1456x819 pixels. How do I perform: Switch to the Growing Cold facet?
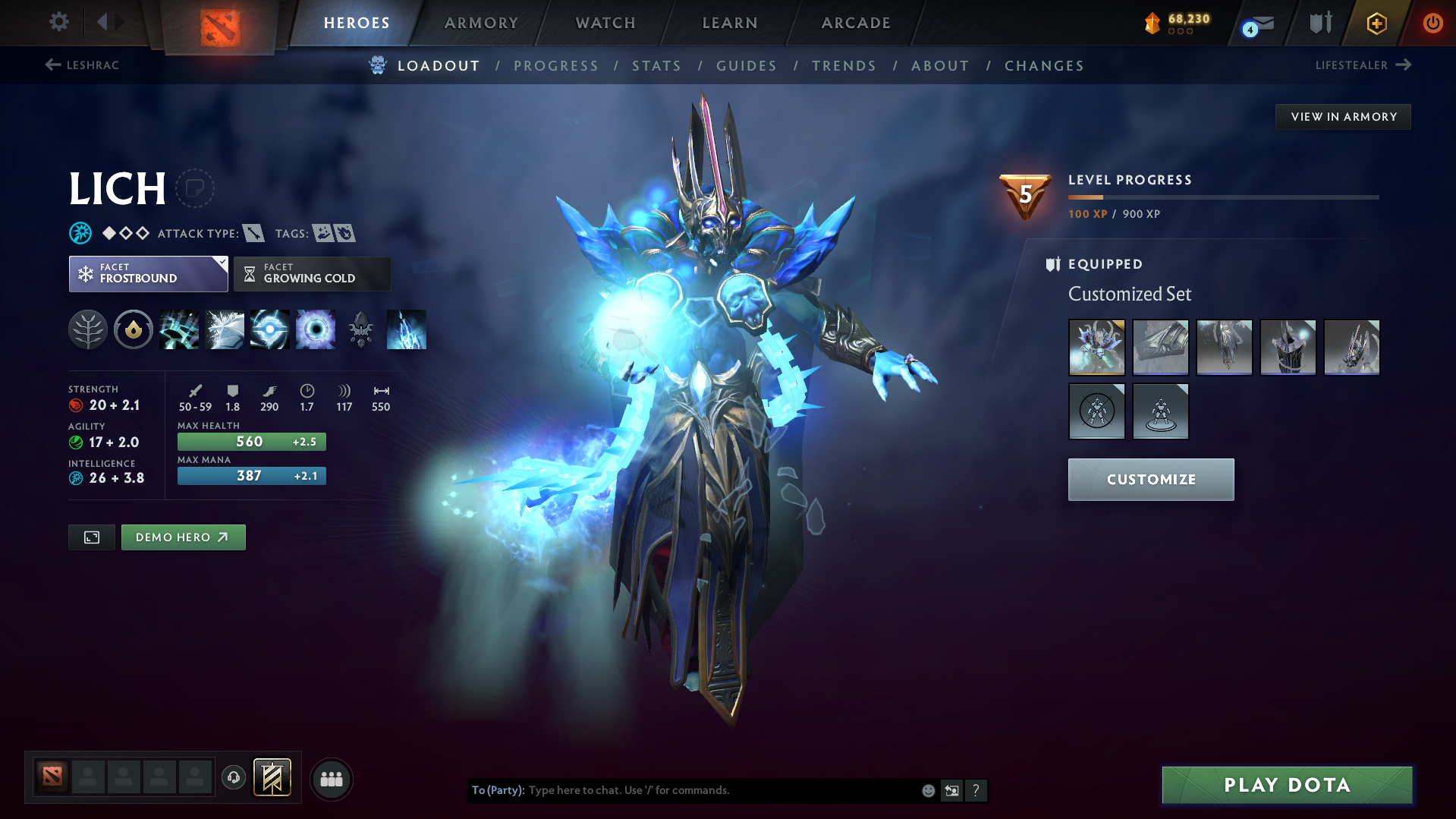[x=311, y=274]
